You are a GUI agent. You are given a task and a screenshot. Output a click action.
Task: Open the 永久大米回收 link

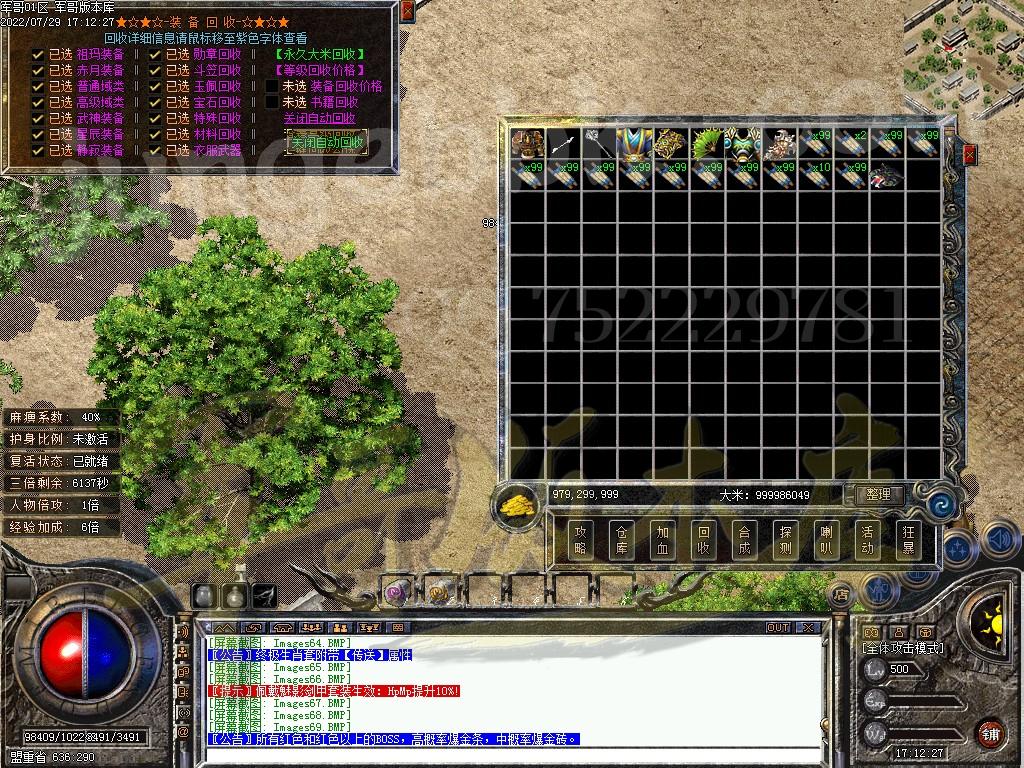click(x=319, y=54)
